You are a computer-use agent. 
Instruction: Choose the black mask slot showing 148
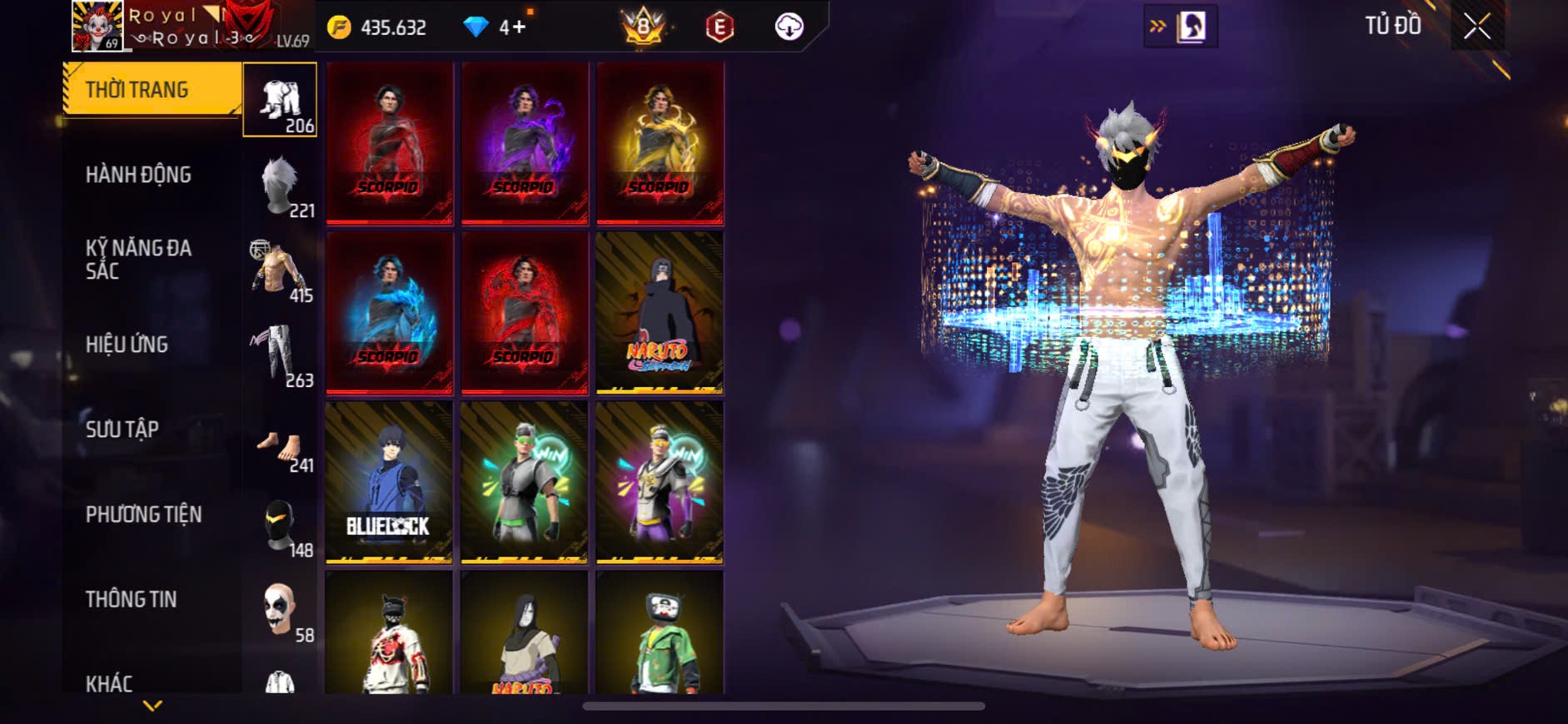coord(281,527)
